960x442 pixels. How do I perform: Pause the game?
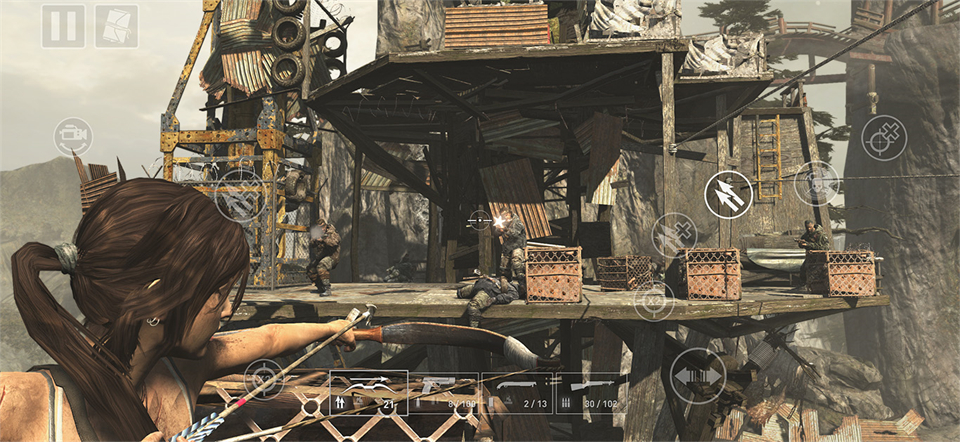pyautogui.click(x=63, y=26)
